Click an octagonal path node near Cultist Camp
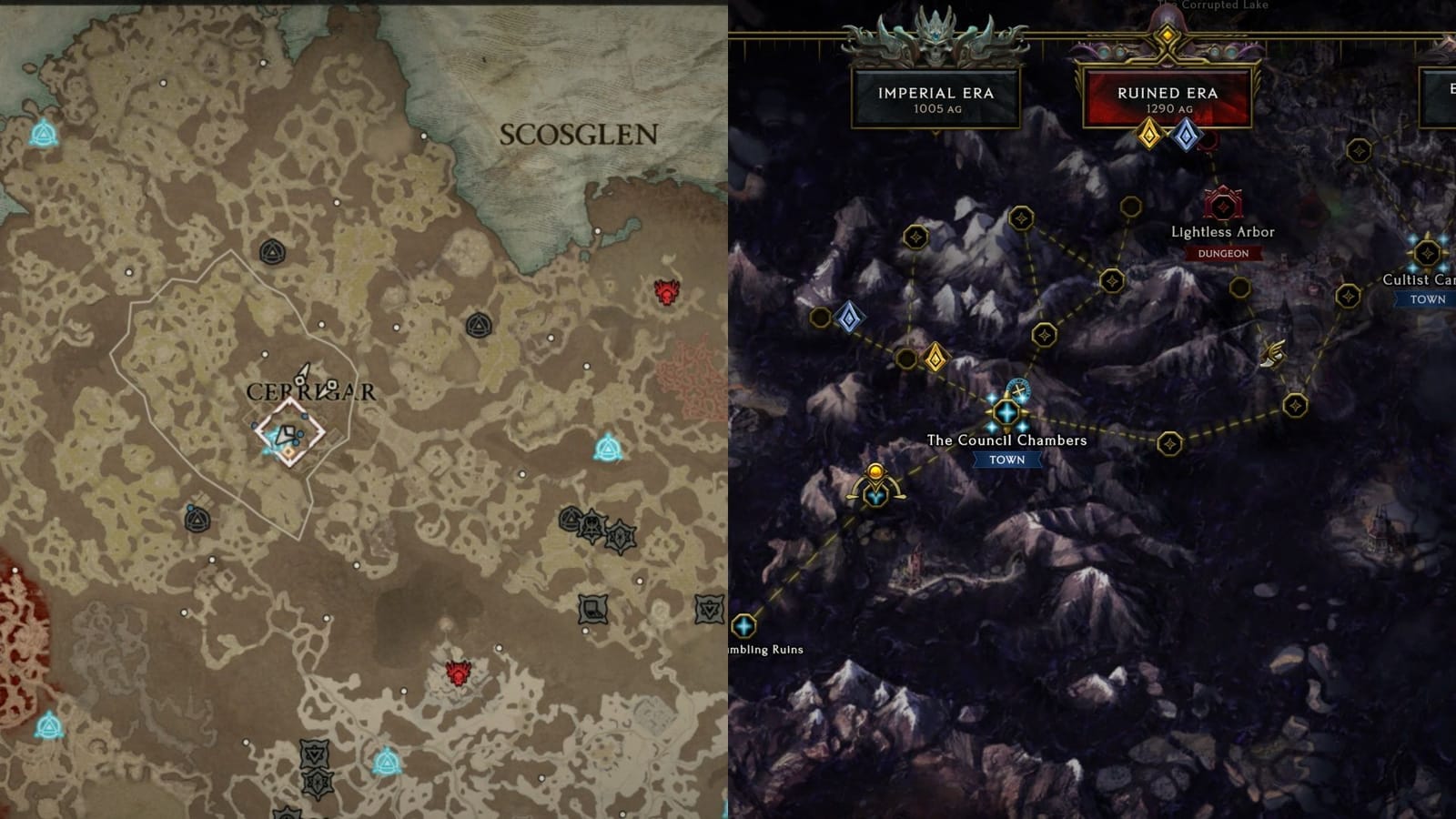 [1347, 295]
